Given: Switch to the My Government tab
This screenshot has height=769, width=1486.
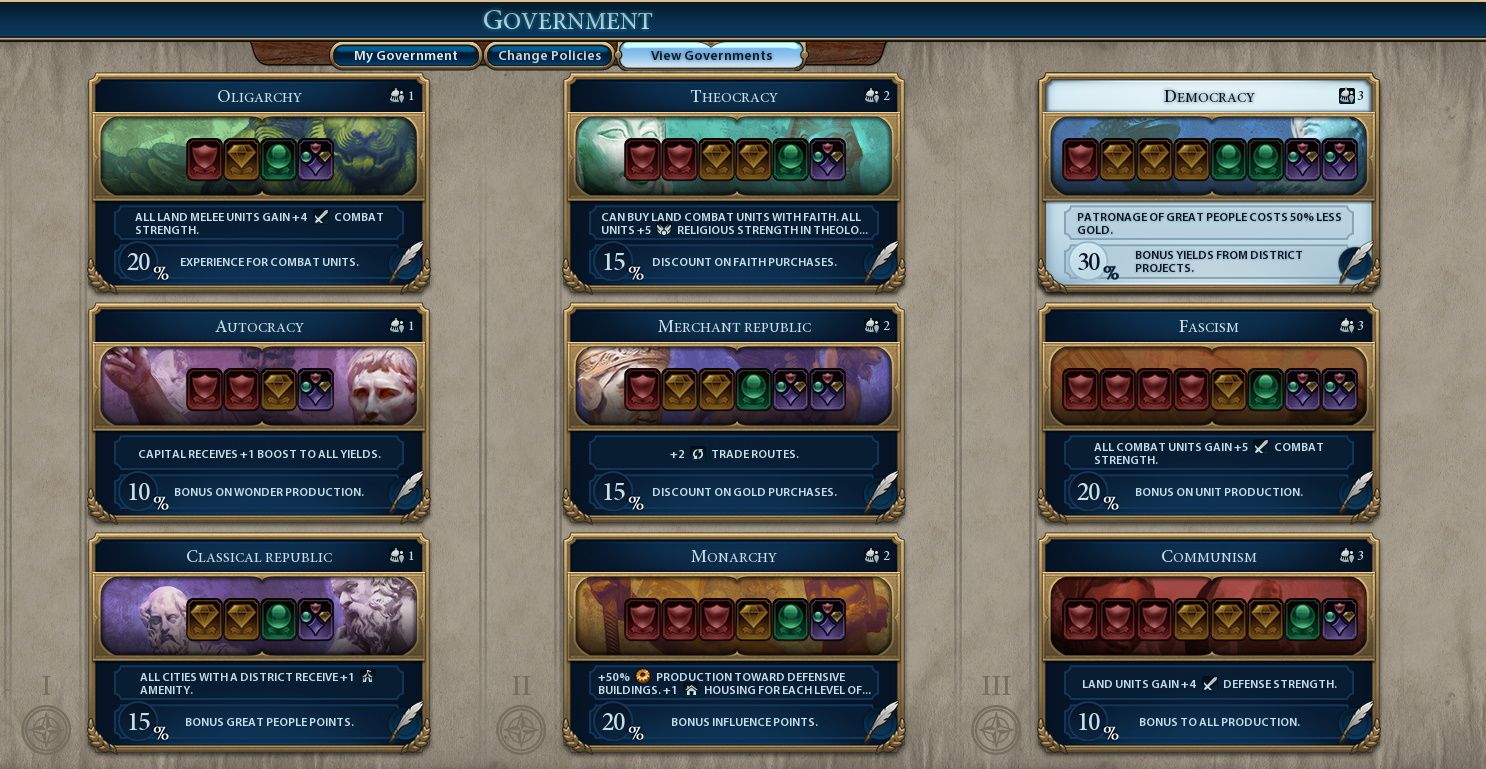Looking at the screenshot, I should pyautogui.click(x=405, y=56).
